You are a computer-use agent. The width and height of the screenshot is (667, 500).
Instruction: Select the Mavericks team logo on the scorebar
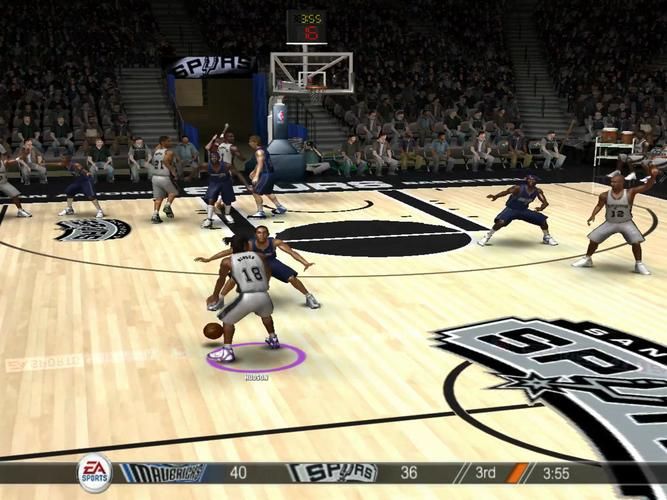(162, 473)
